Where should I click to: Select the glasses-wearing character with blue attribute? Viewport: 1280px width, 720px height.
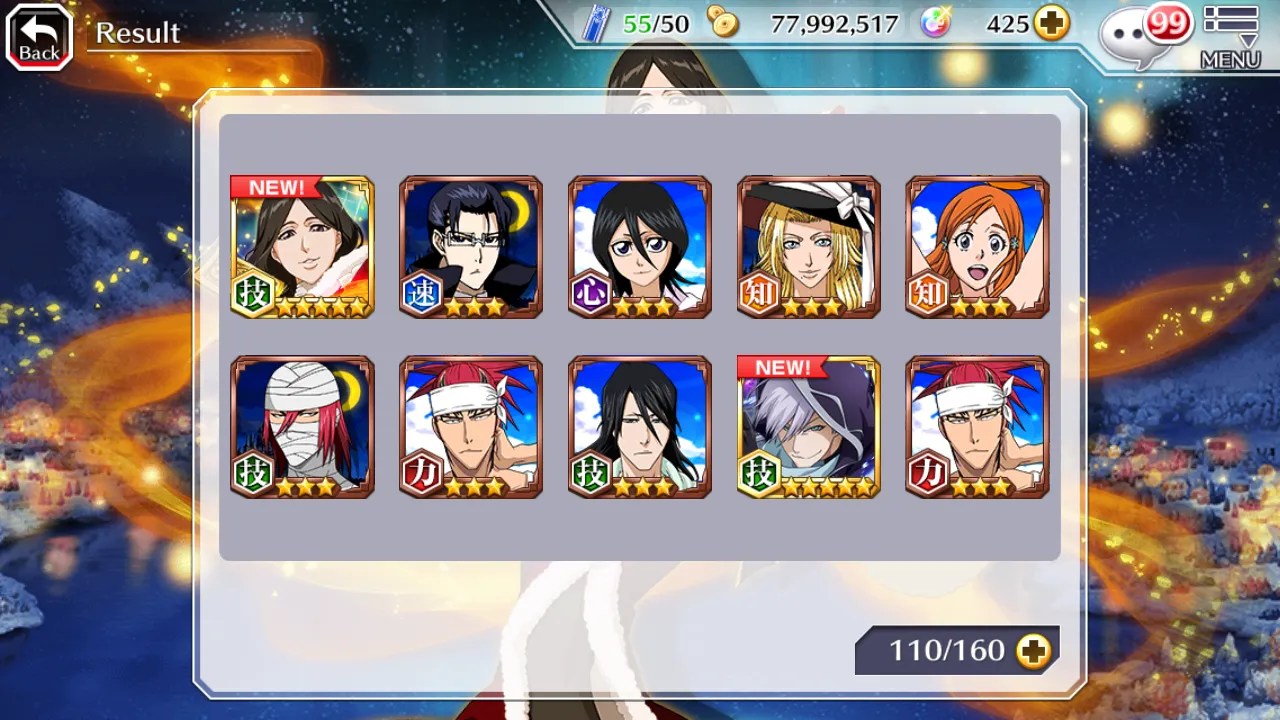tap(471, 247)
